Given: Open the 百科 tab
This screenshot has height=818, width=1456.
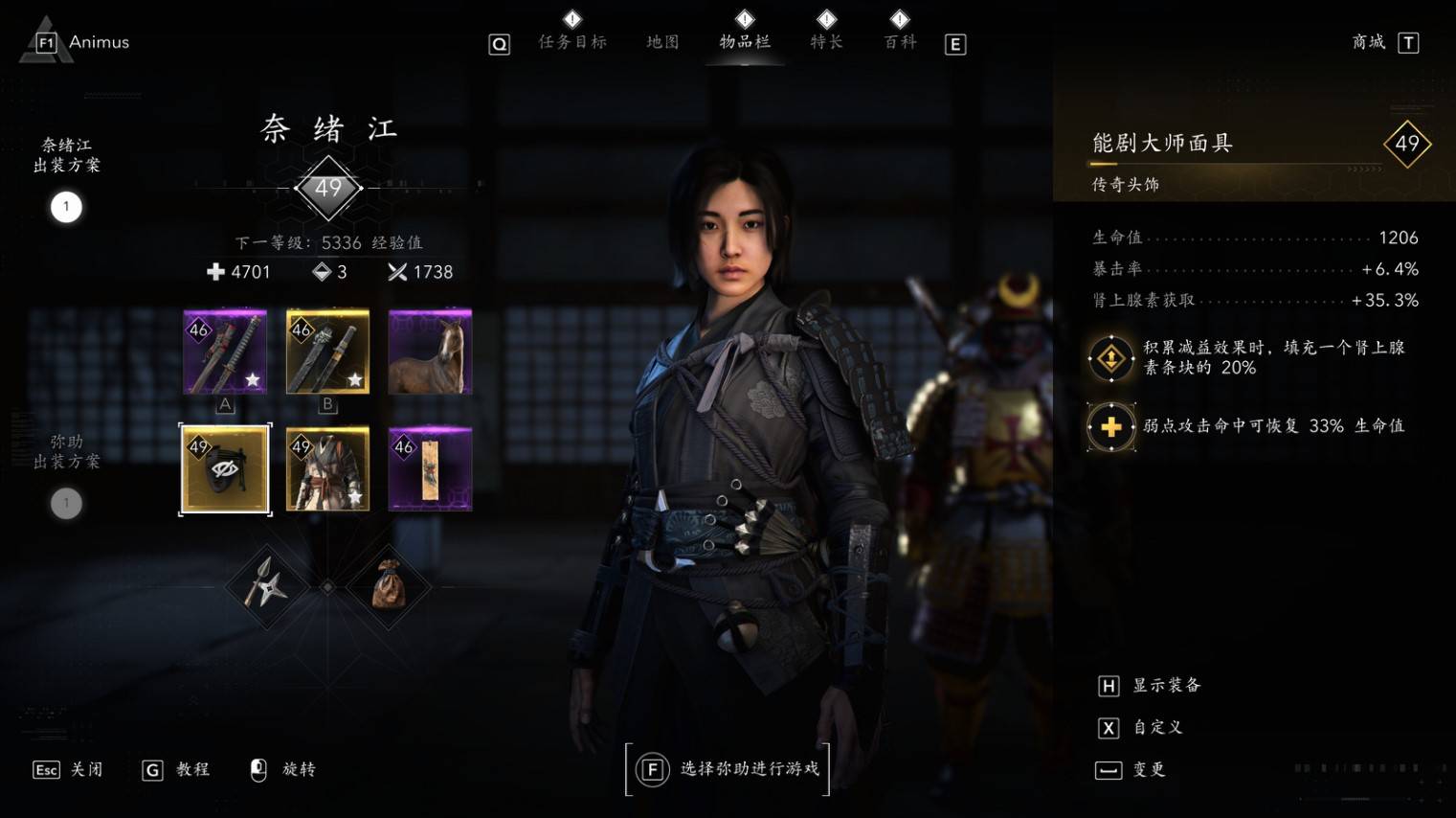Looking at the screenshot, I should pyautogui.click(x=900, y=42).
